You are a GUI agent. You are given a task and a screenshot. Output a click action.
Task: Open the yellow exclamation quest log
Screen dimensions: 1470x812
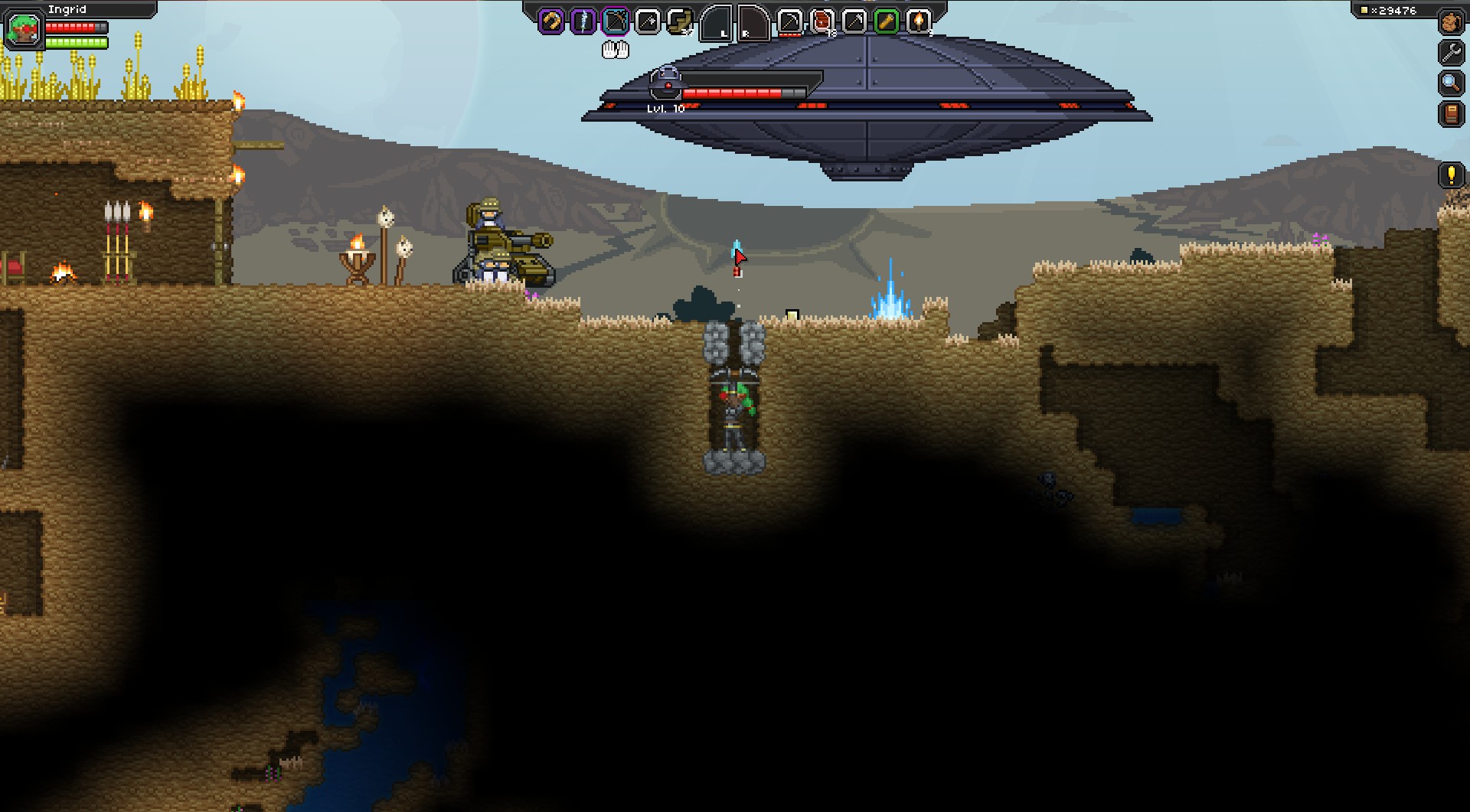1451,175
